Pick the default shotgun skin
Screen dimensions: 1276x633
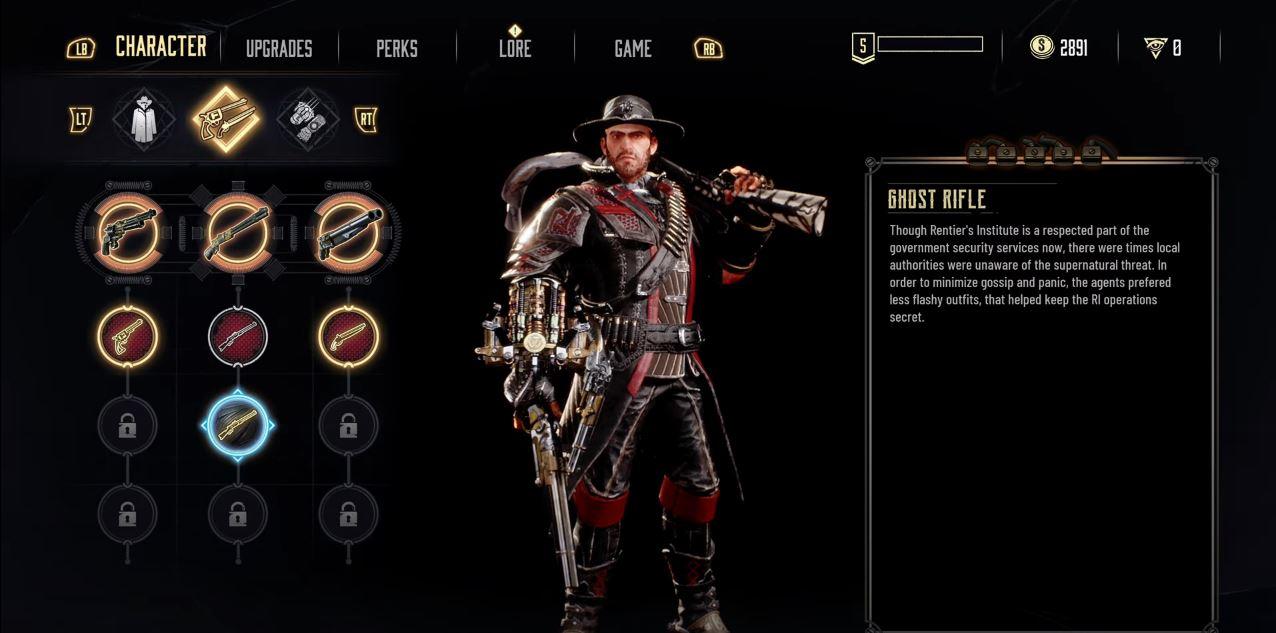pos(348,232)
